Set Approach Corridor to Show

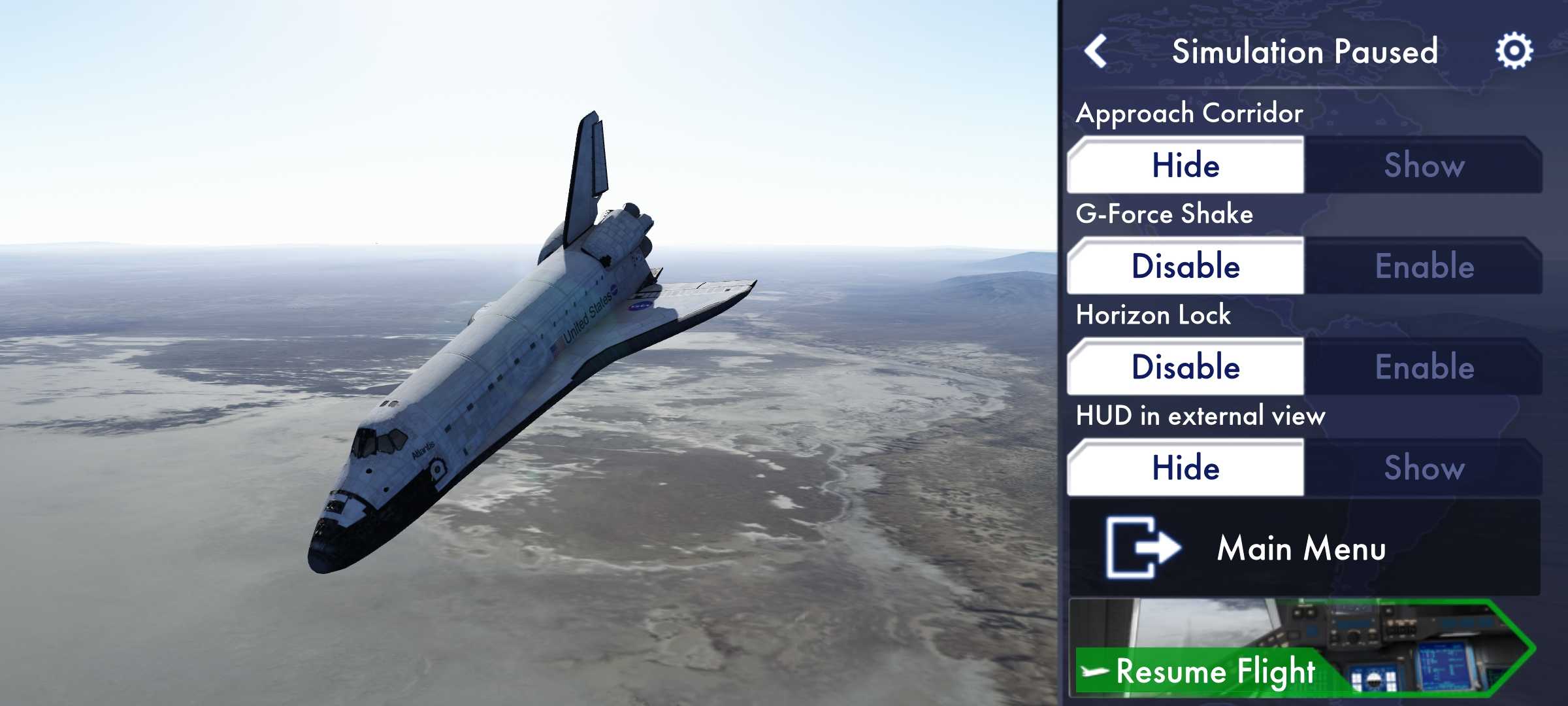pyautogui.click(x=1424, y=165)
